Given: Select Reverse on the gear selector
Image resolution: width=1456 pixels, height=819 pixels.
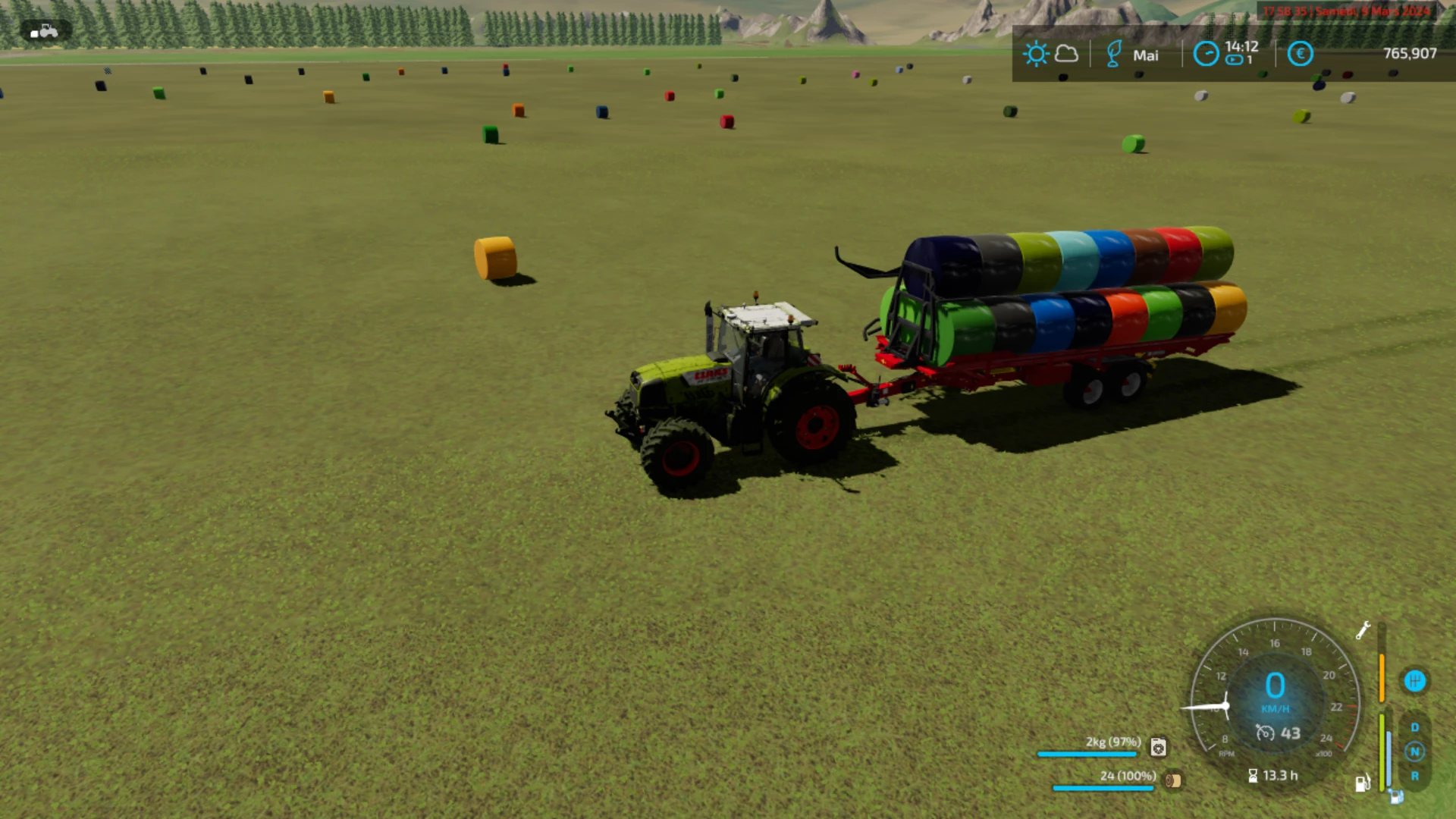Looking at the screenshot, I should pos(1414,776).
